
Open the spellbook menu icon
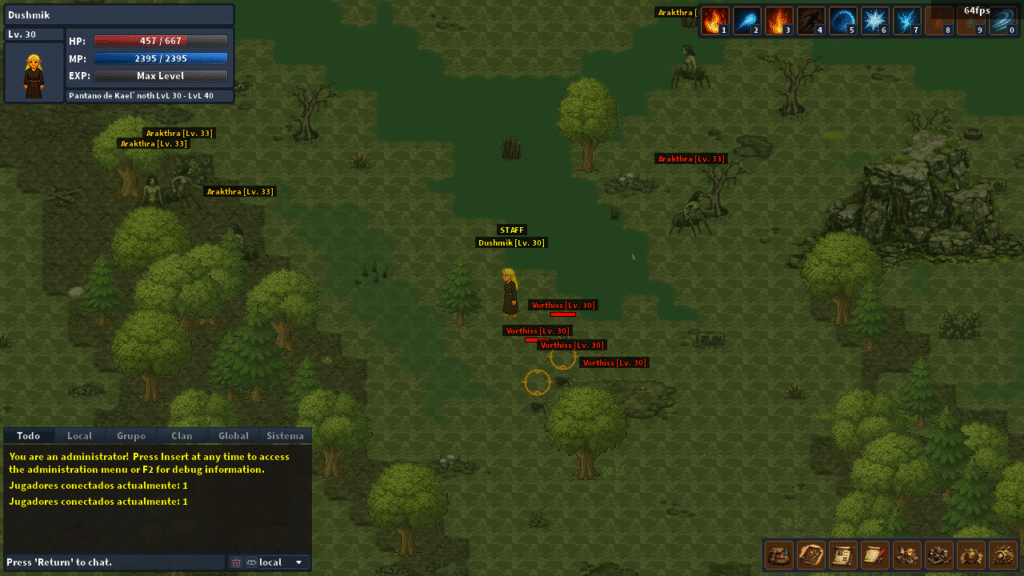[811, 553]
